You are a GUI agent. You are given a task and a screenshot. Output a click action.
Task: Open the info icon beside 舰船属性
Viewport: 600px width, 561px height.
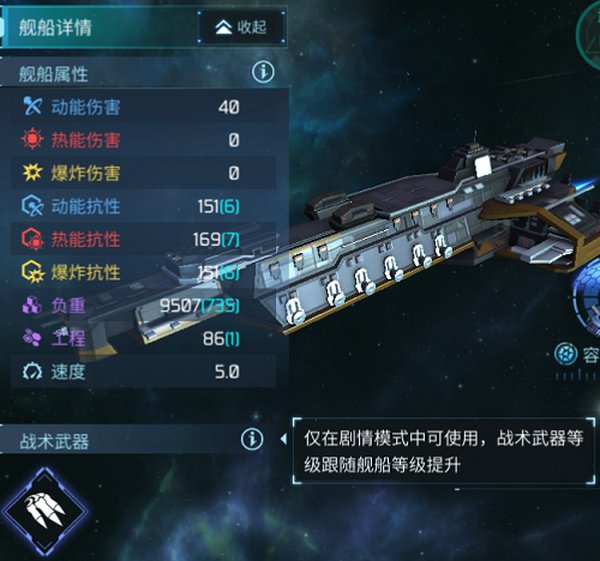click(263, 72)
